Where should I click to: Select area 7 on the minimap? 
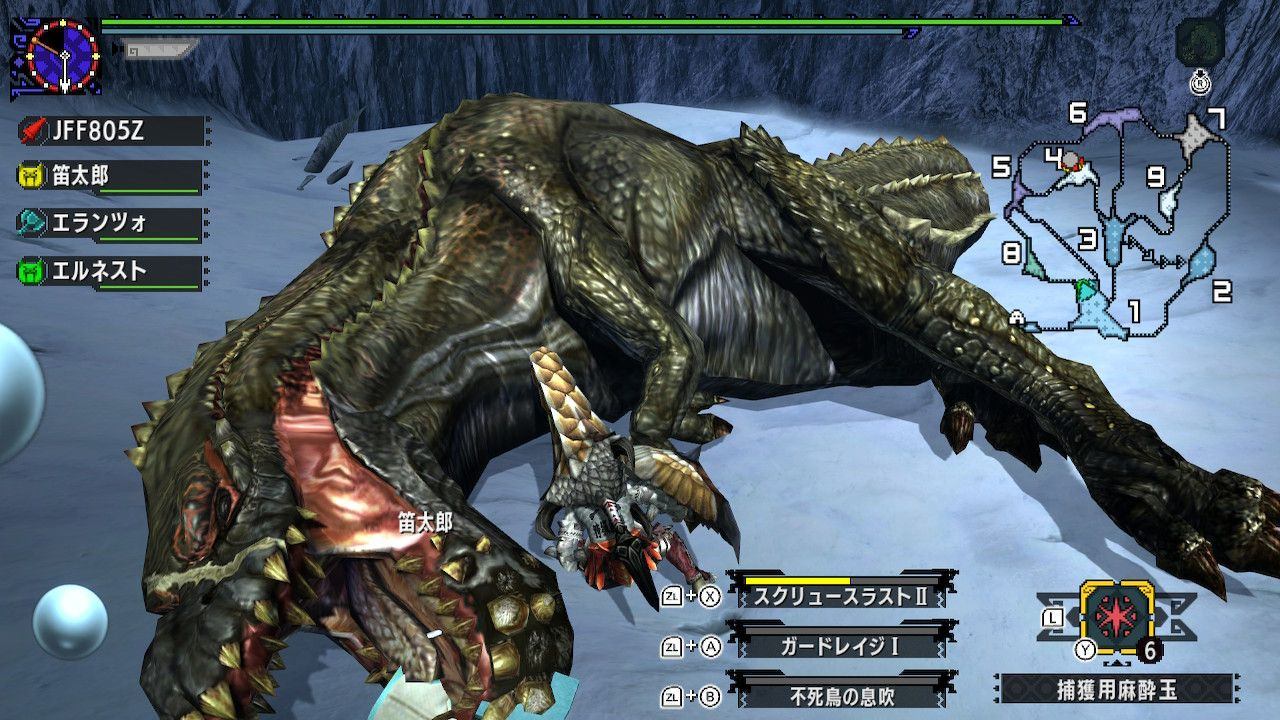[1196, 136]
